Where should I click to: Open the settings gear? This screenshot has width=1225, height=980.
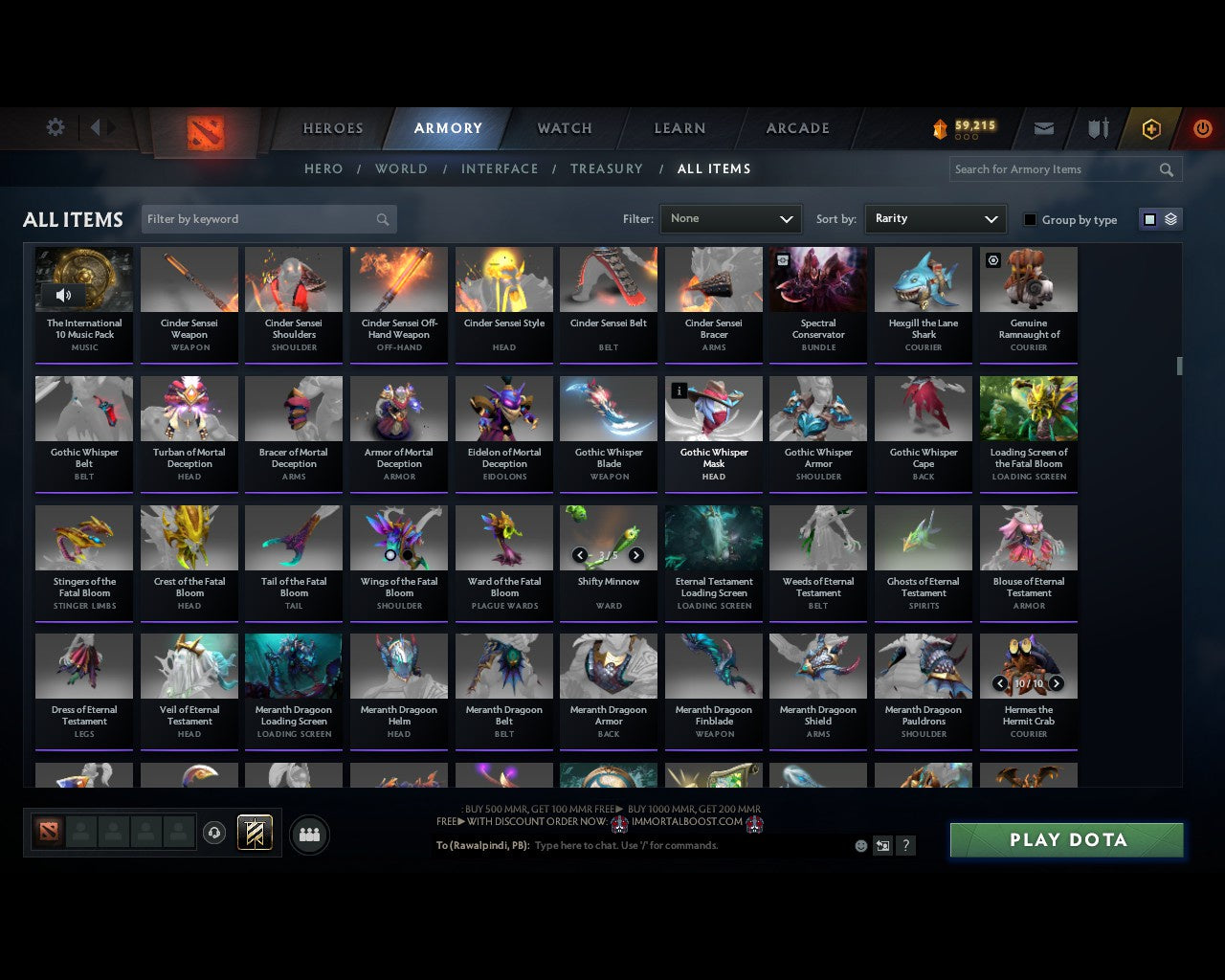55,126
